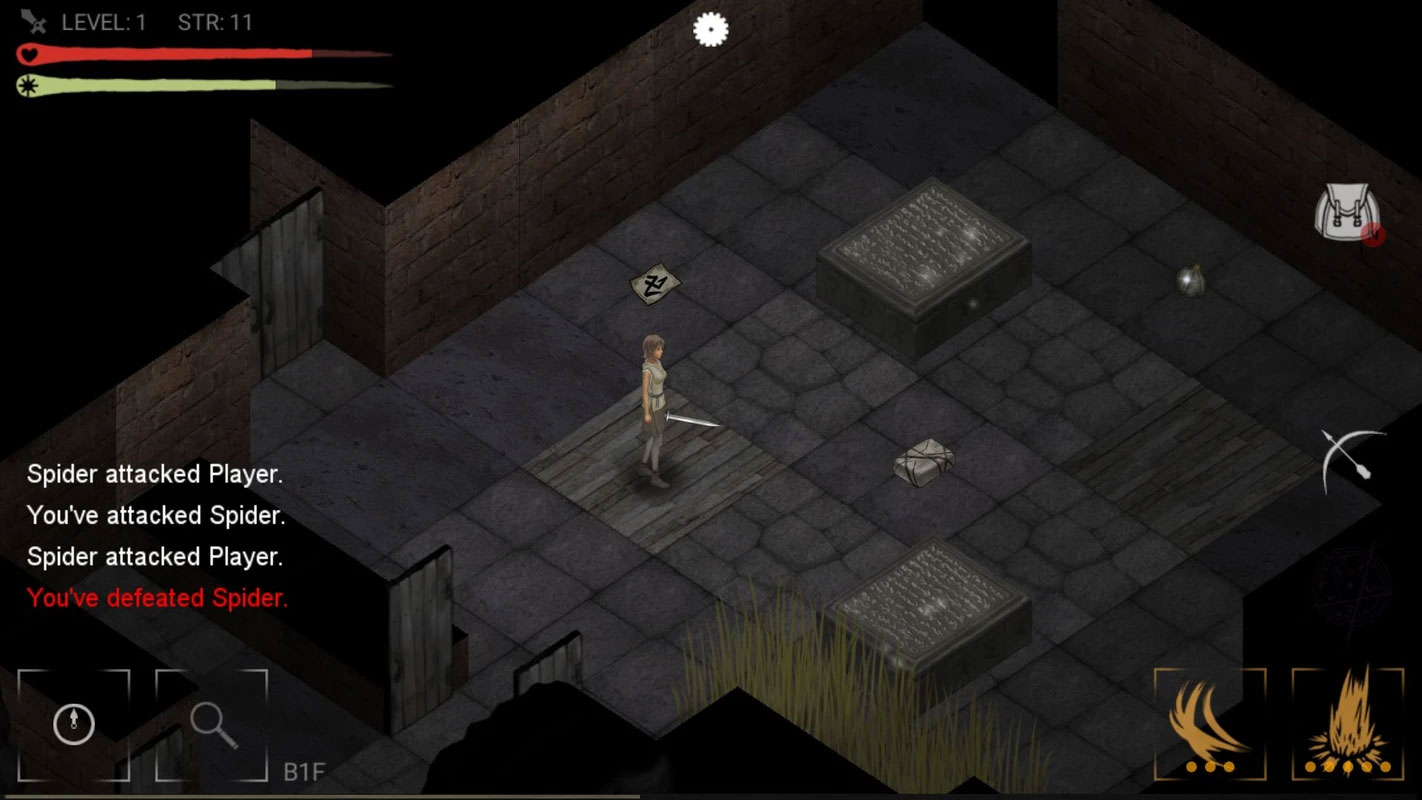Select the bow and arrow attack
This screenshot has height=800, width=1422.
pyautogui.click(x=1352, y=460)
